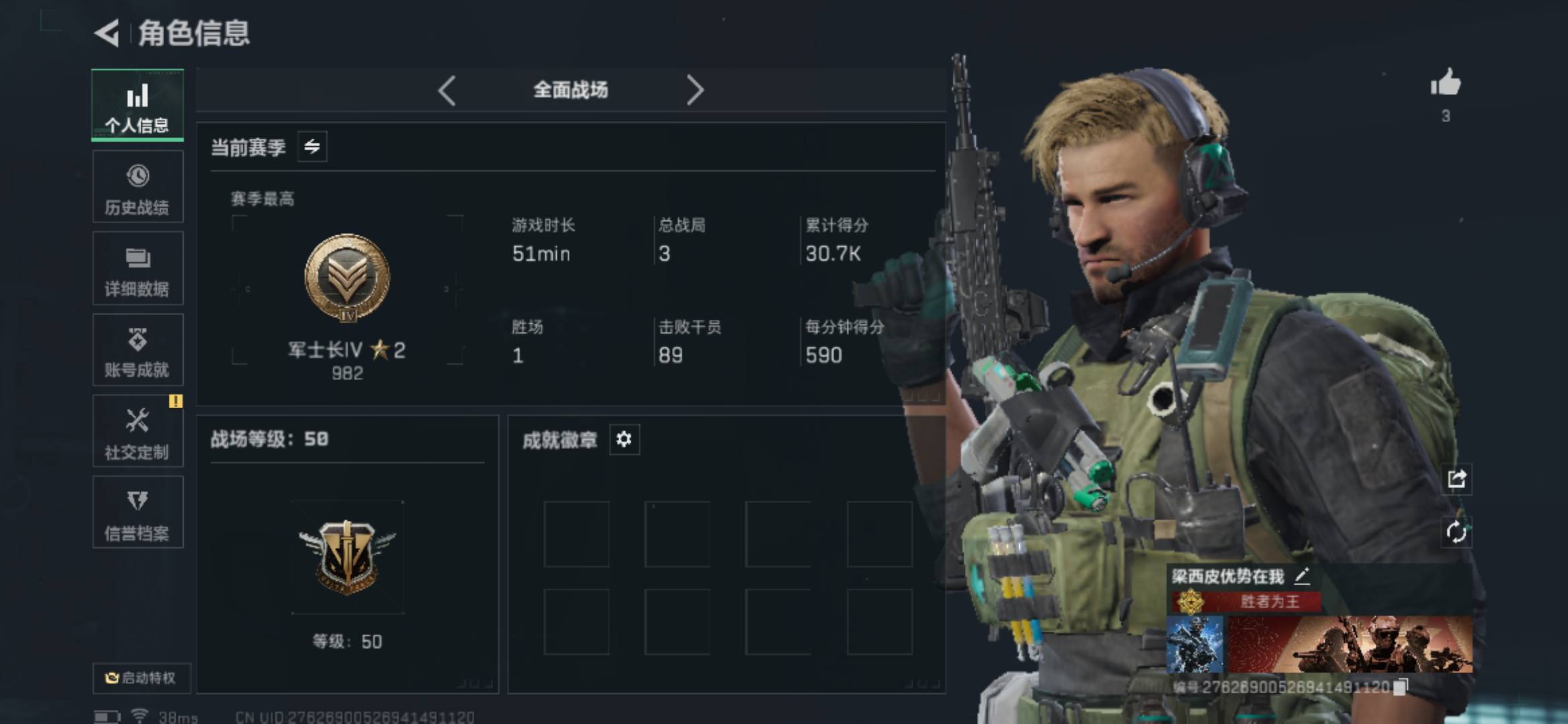
Task: Click the level 50 battlefield badge
Action: 347,558
